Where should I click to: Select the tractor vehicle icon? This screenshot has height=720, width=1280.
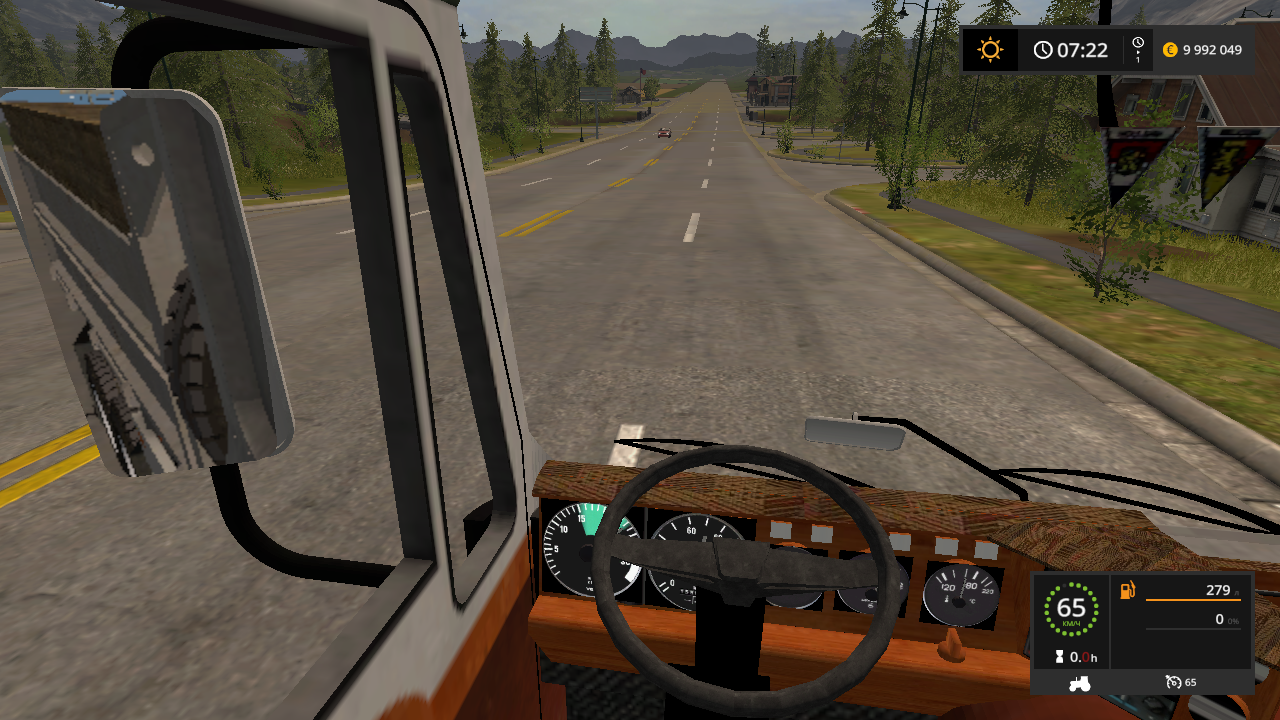point(1081,683)
